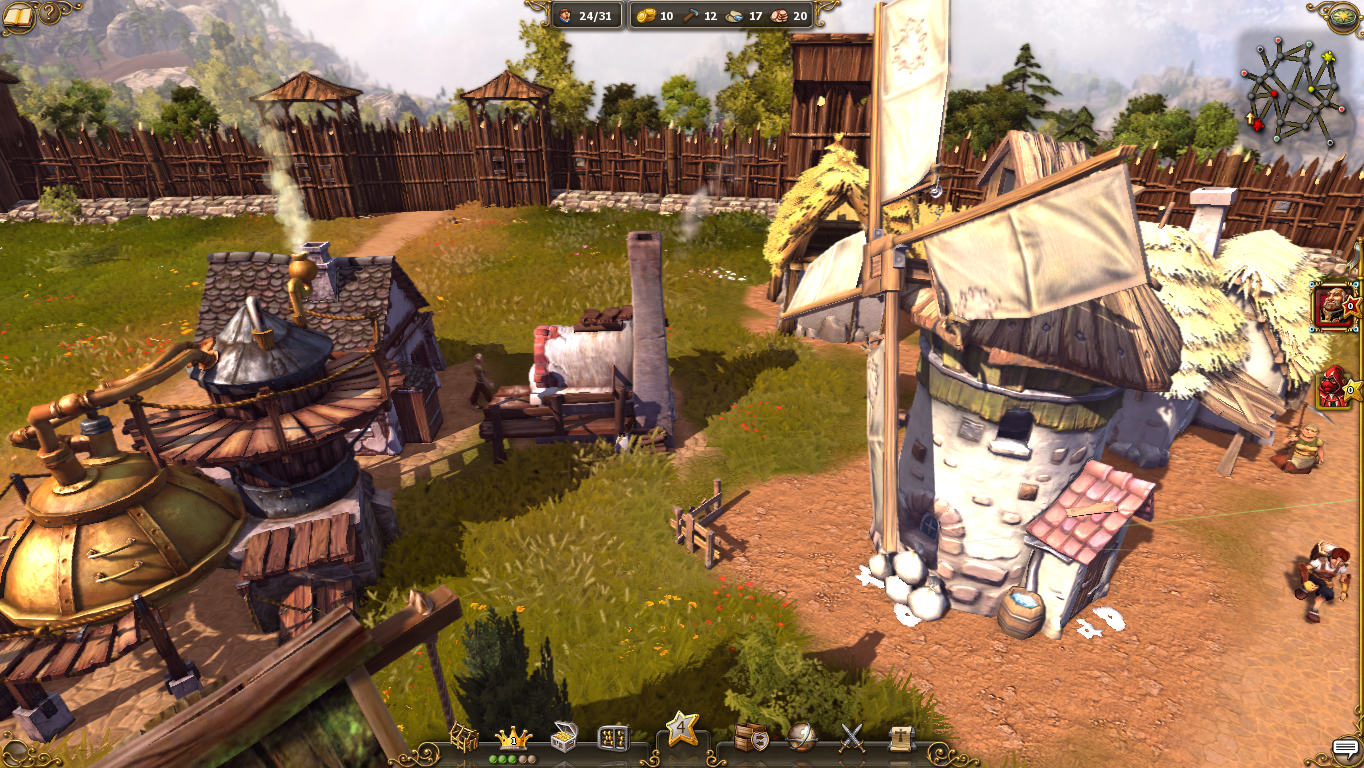Viewport: 1364px width, 768px height.
Task: Open the chat speech bubble
Action: [1347, 750]
